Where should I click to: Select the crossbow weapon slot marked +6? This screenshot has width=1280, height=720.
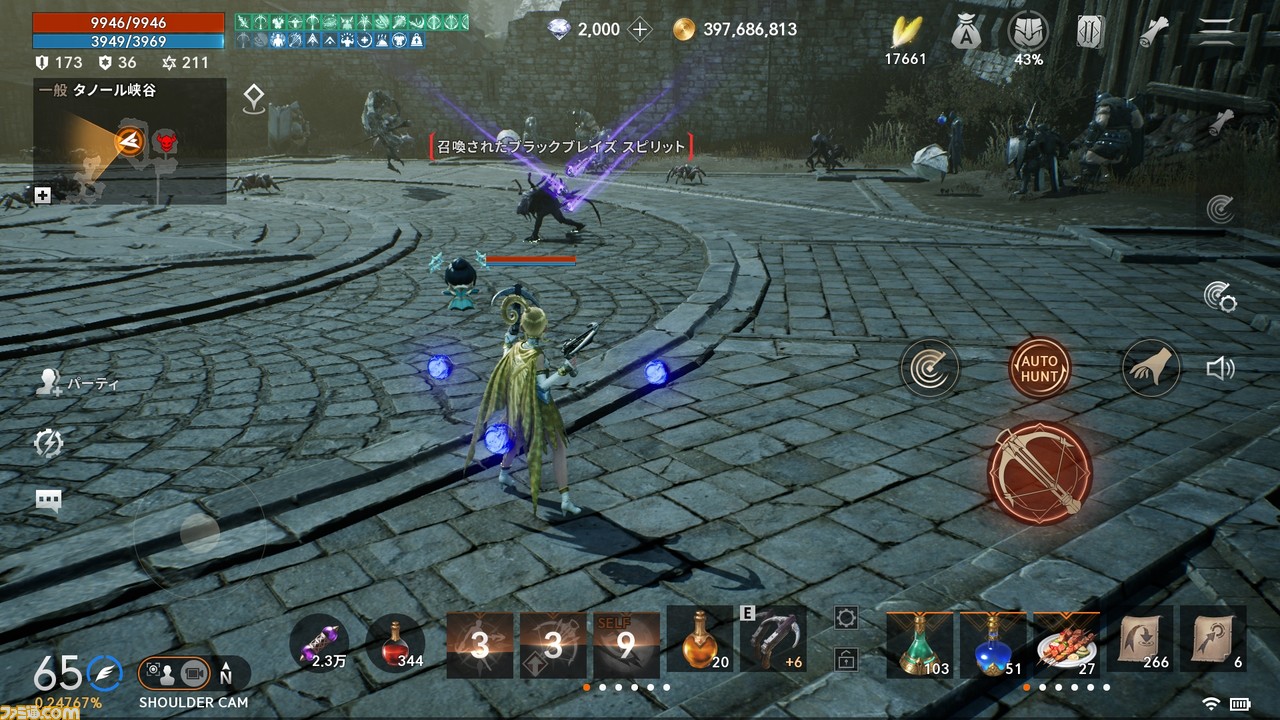click(x=773, y=640)
